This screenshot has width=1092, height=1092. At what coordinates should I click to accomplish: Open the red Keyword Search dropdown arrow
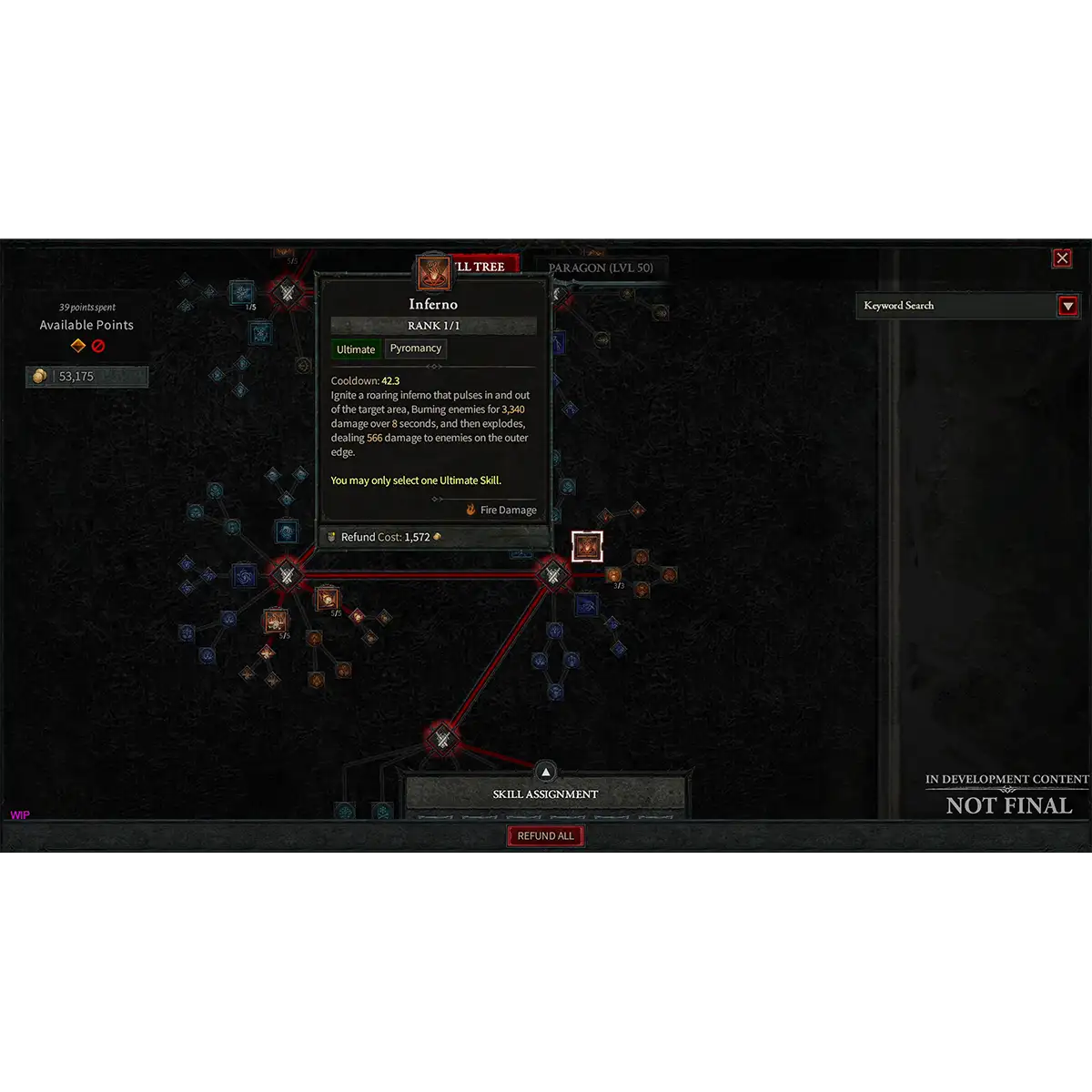pyautogui.click(x=1068, y=306)
